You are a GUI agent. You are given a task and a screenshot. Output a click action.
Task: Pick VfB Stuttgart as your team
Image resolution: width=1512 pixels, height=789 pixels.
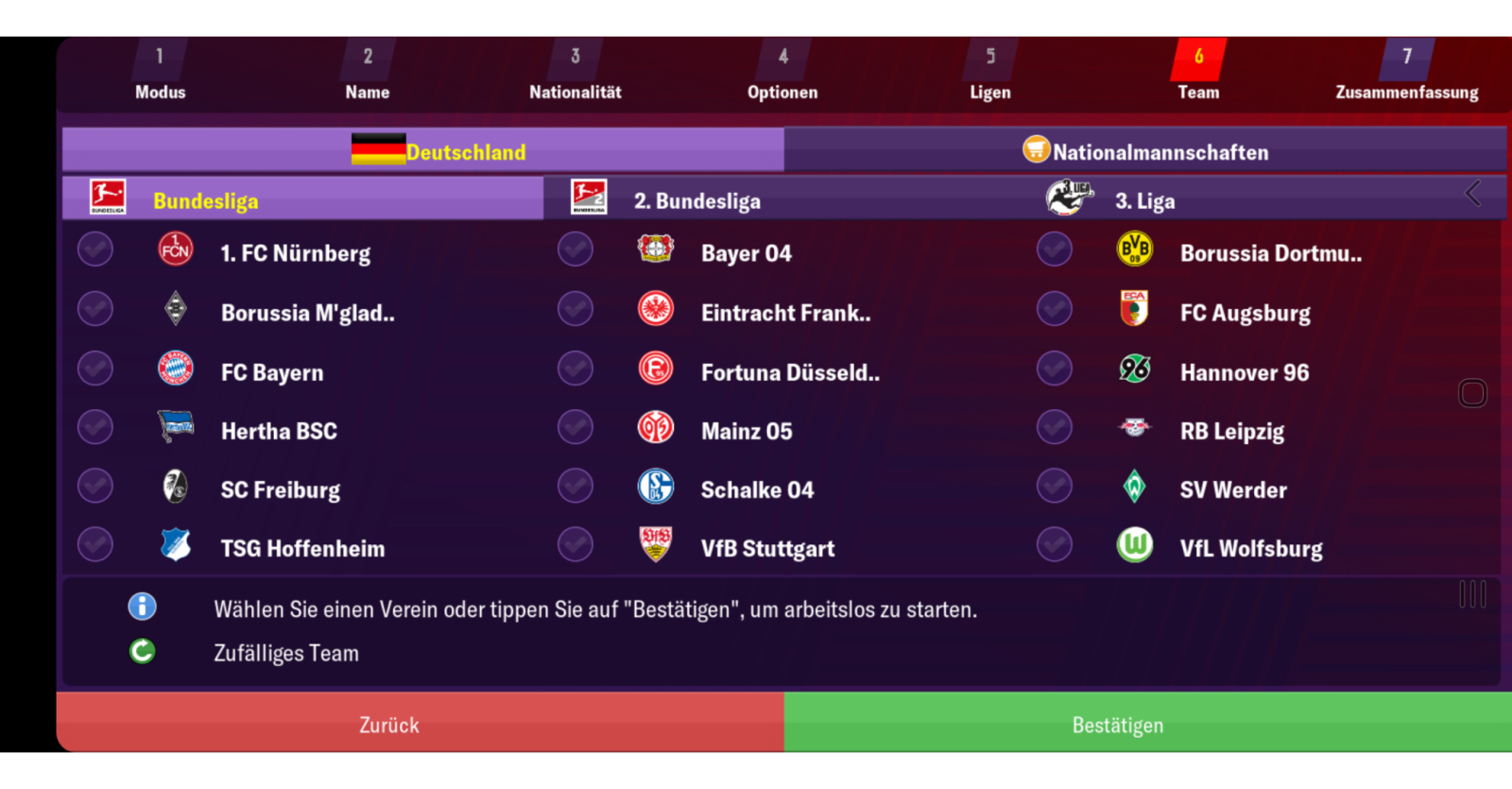click(767, 548)
